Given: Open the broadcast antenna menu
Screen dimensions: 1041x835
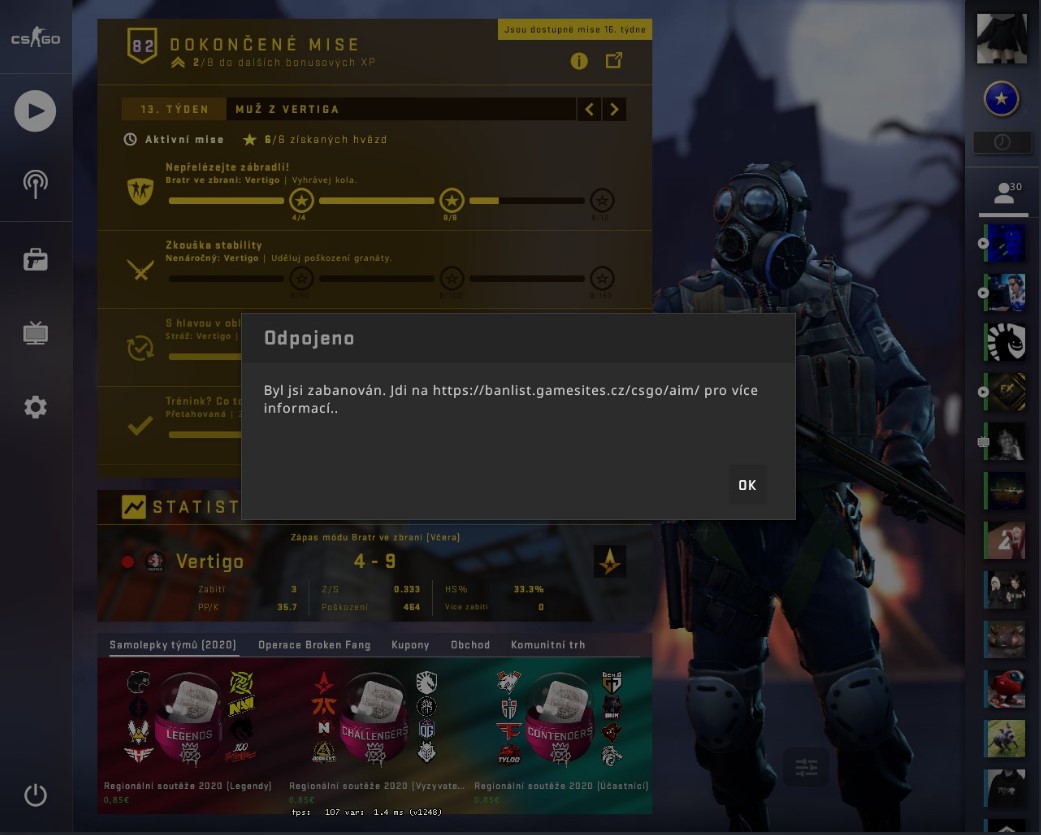Looking at the screenshot, I should point(35,184).
